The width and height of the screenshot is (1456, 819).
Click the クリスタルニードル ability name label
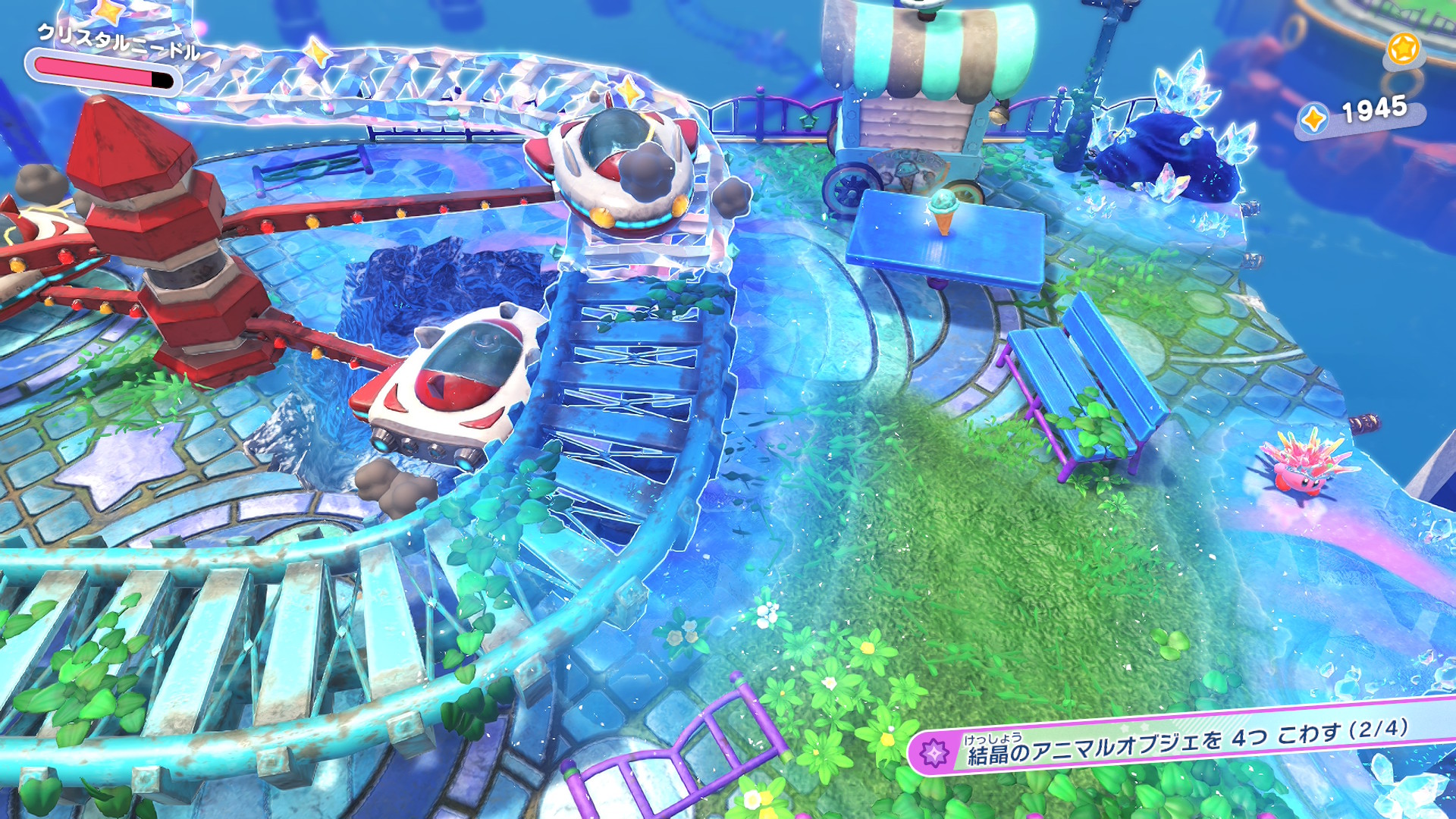point(118,41)
